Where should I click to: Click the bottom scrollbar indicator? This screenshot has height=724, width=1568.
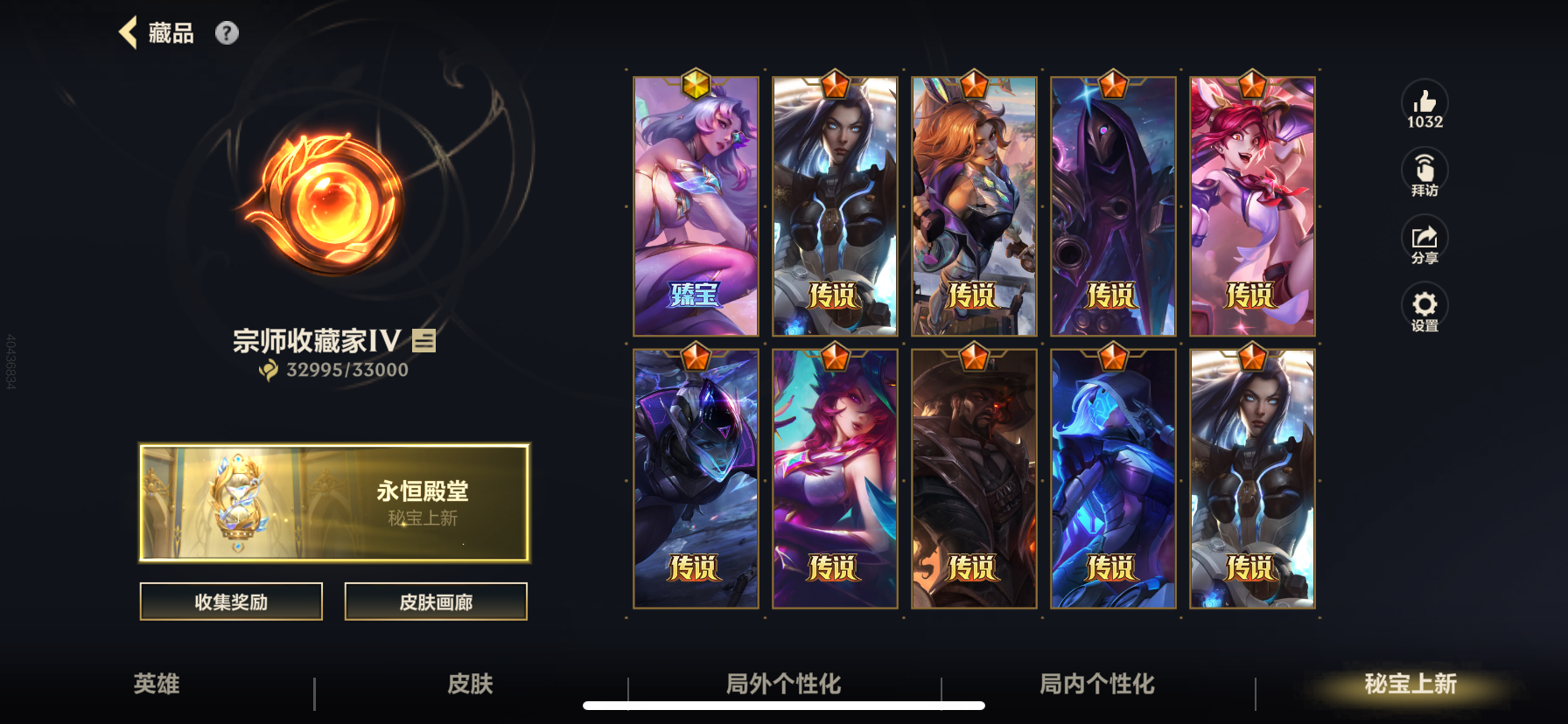783,705
